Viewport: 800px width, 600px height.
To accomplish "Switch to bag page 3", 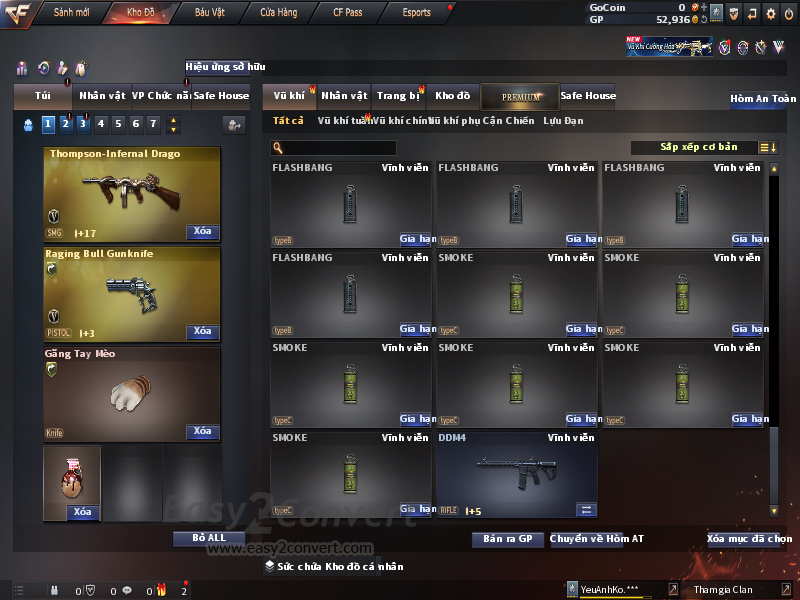I will [x=83, y=124].
